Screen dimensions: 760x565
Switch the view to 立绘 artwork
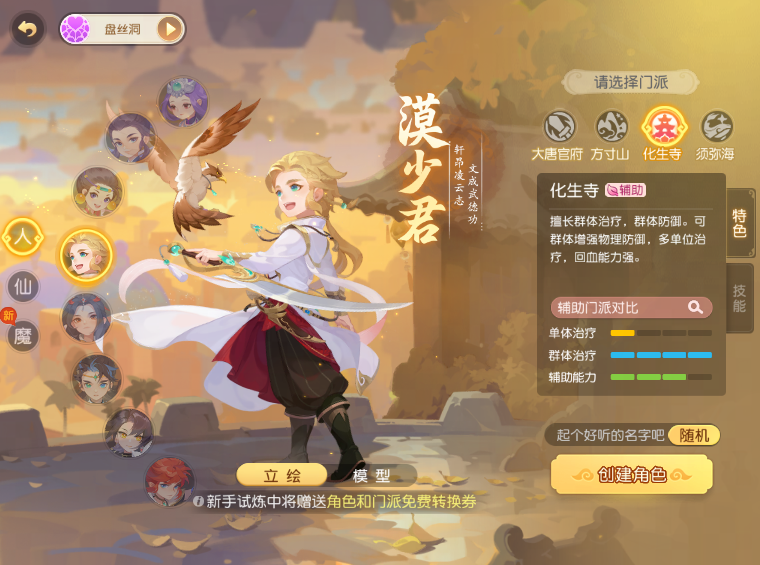[x=282, y=475]
